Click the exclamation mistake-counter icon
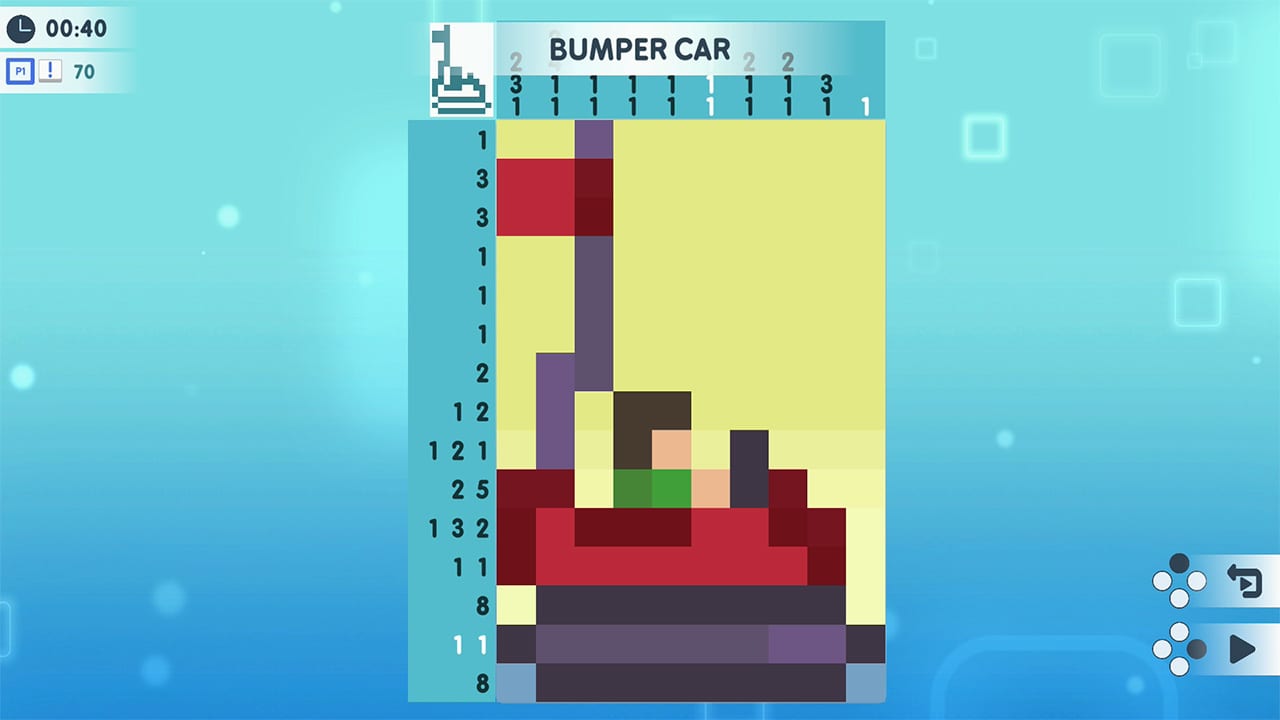 click(48, 71)
